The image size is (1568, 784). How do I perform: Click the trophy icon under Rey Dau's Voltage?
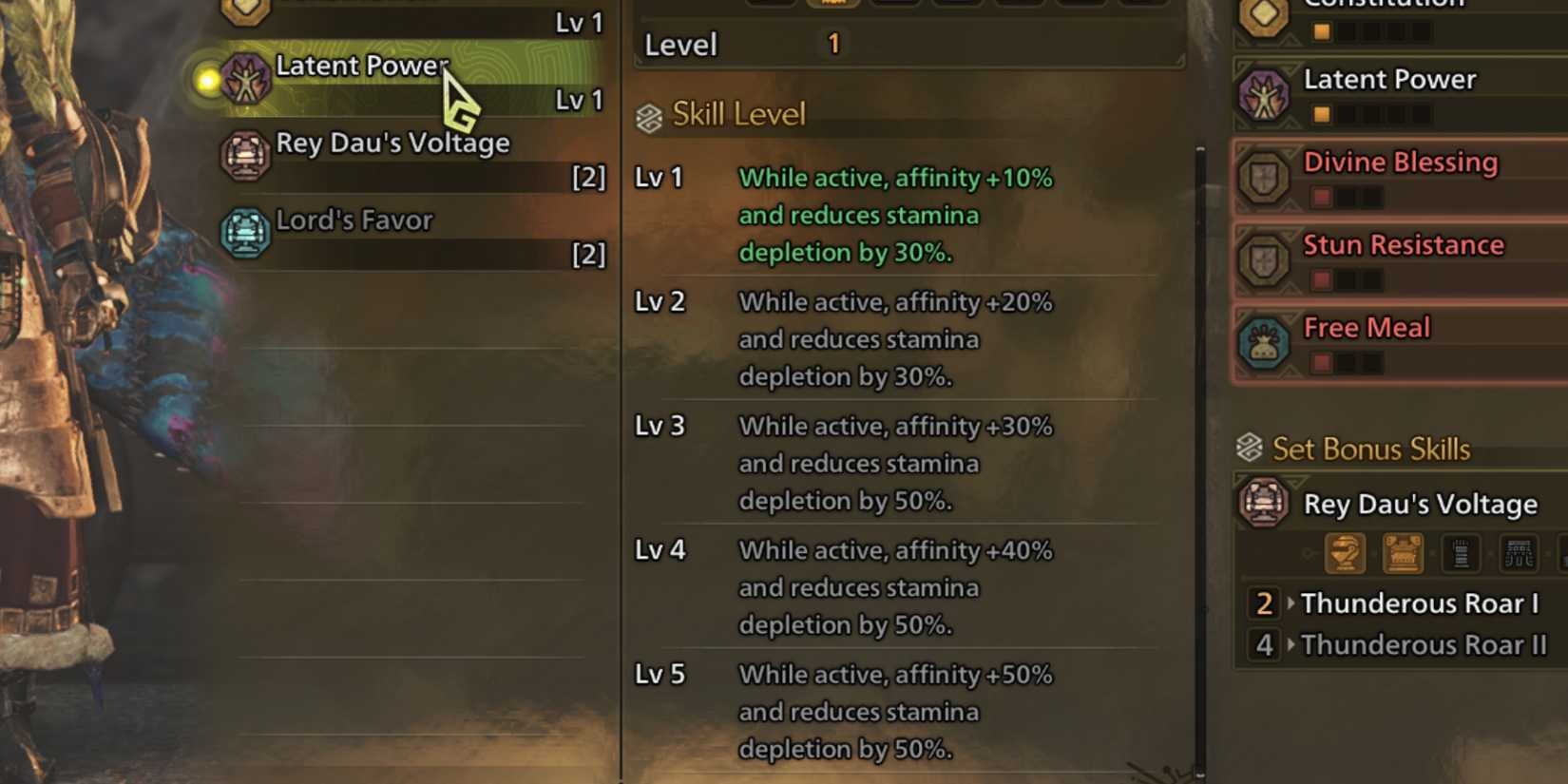[1343, 553]
